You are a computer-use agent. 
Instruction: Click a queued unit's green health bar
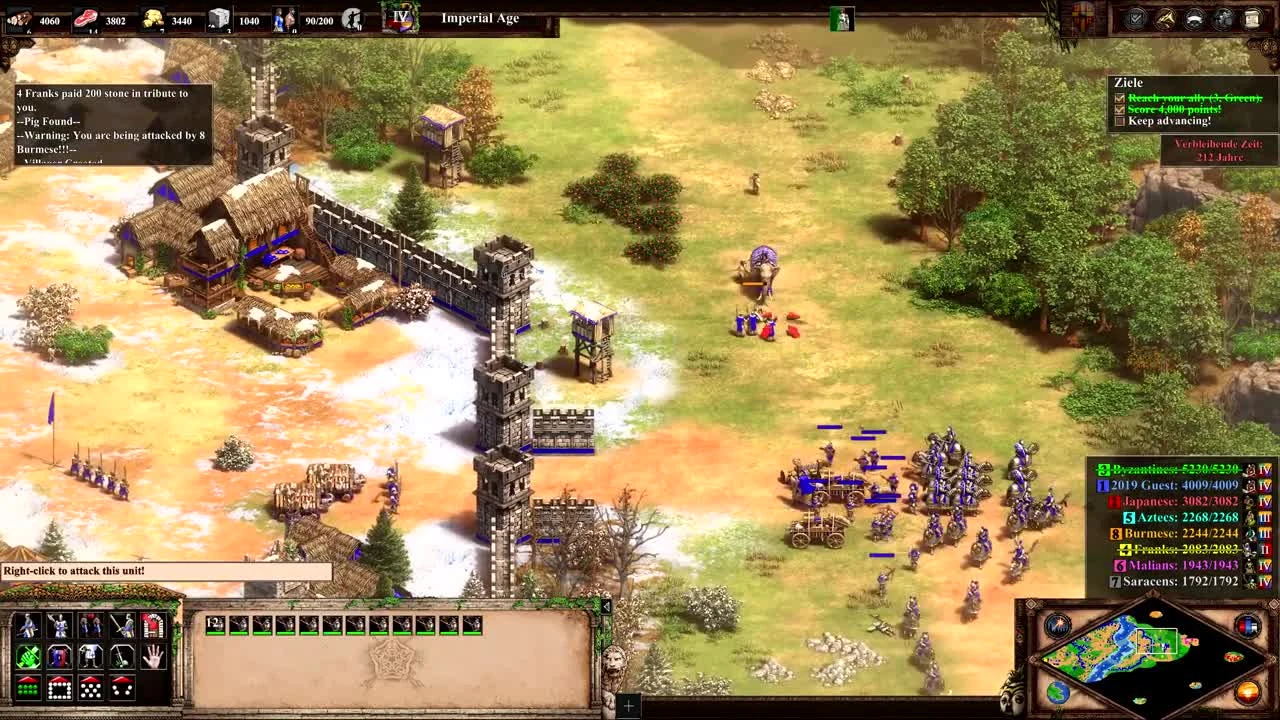point(239,633)
